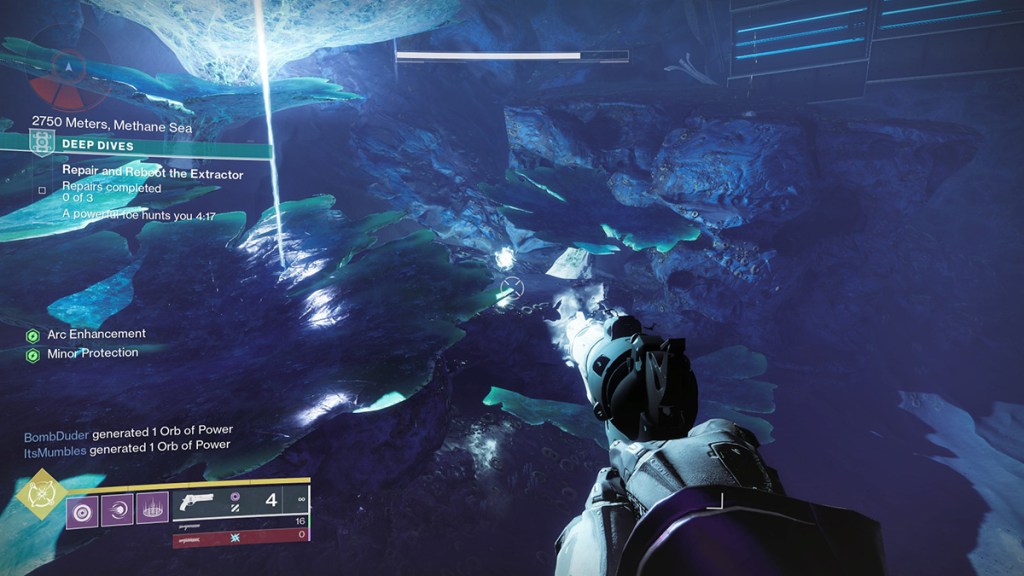Screen dimensions: 1024x576
Task: Click the Deep Dives shield emblem
Action: 41,144
